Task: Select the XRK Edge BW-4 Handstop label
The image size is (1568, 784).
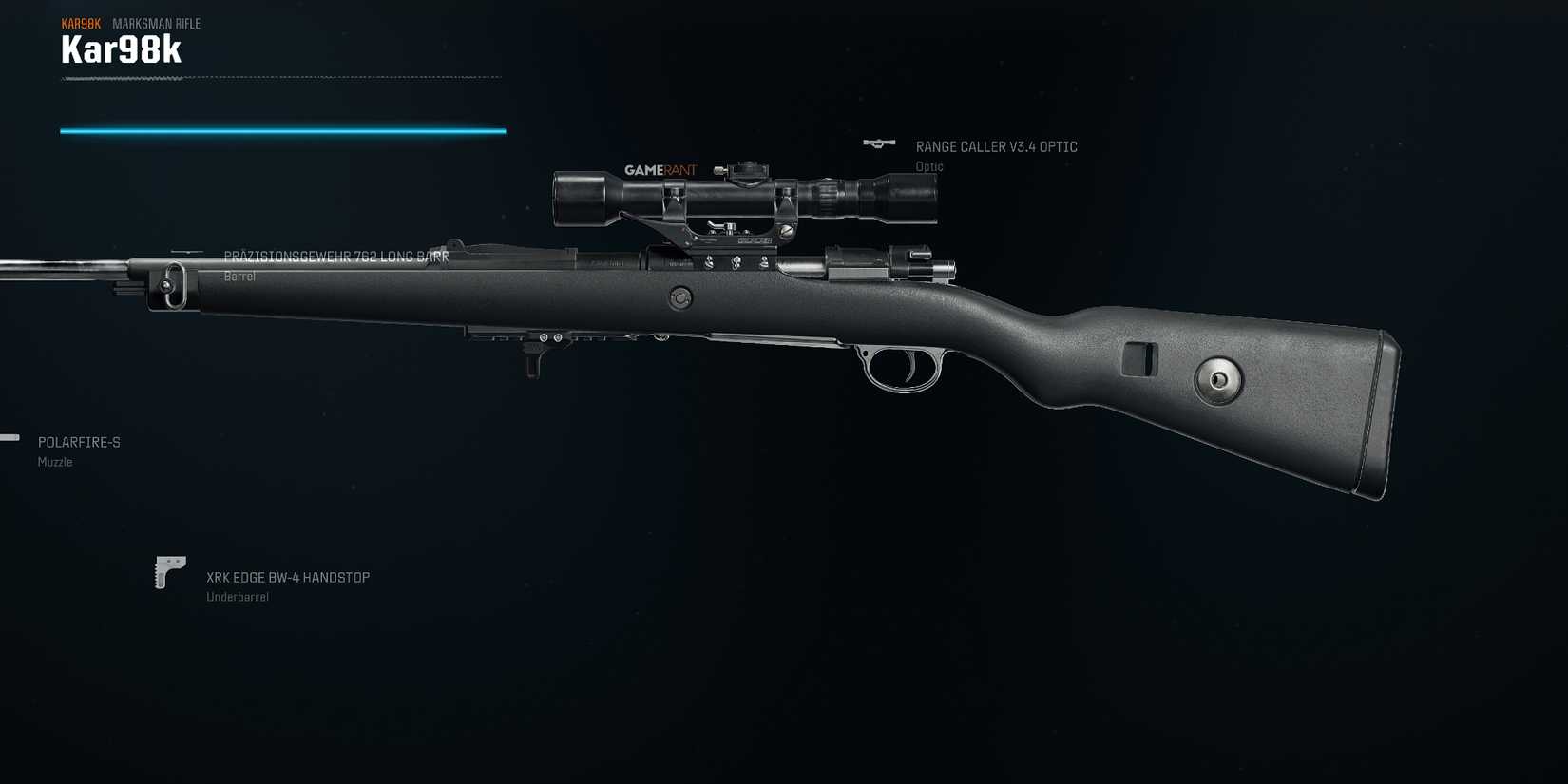Action: click(288, 577)
